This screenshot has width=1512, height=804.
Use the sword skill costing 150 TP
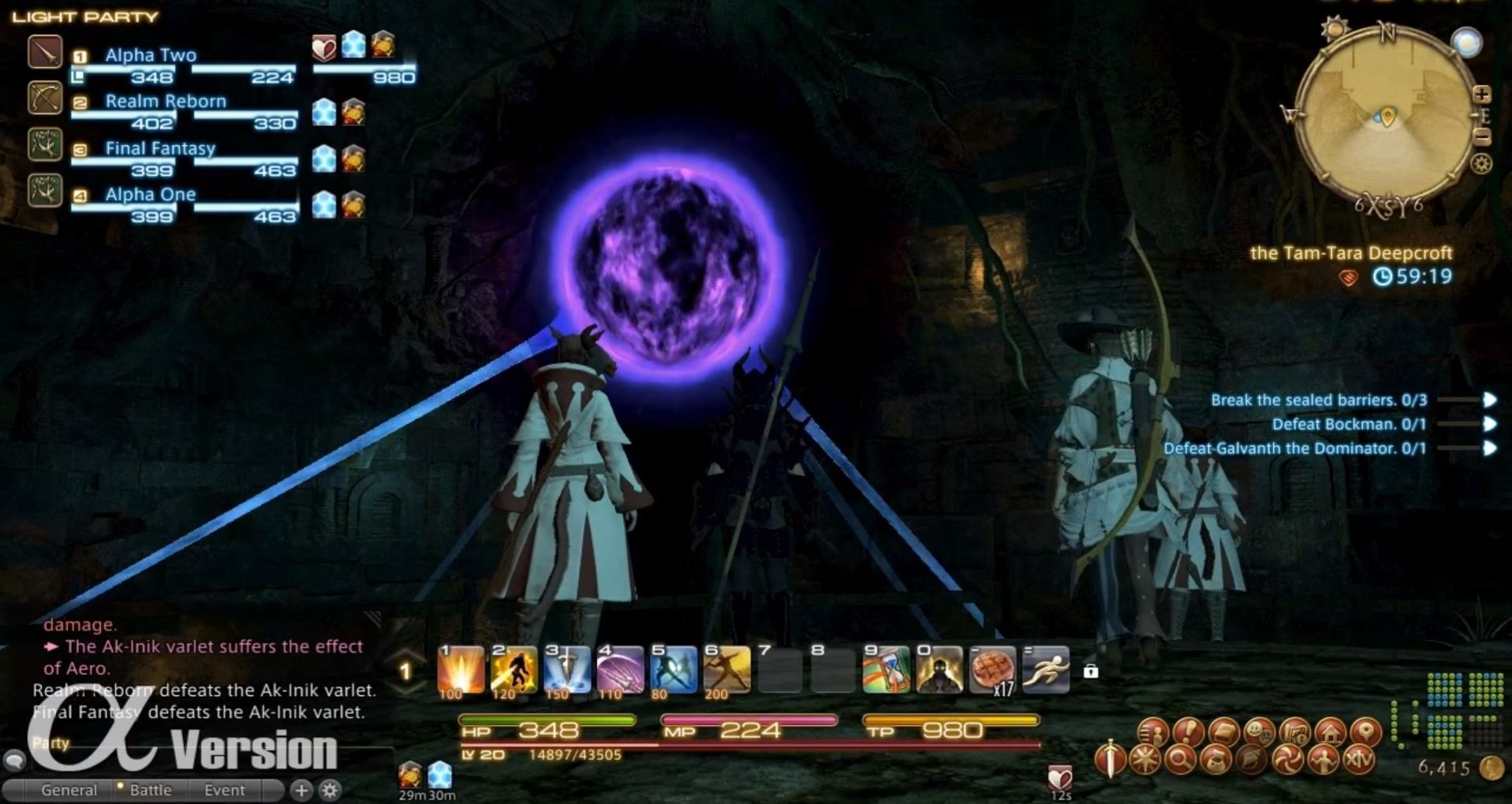[567, 671]
